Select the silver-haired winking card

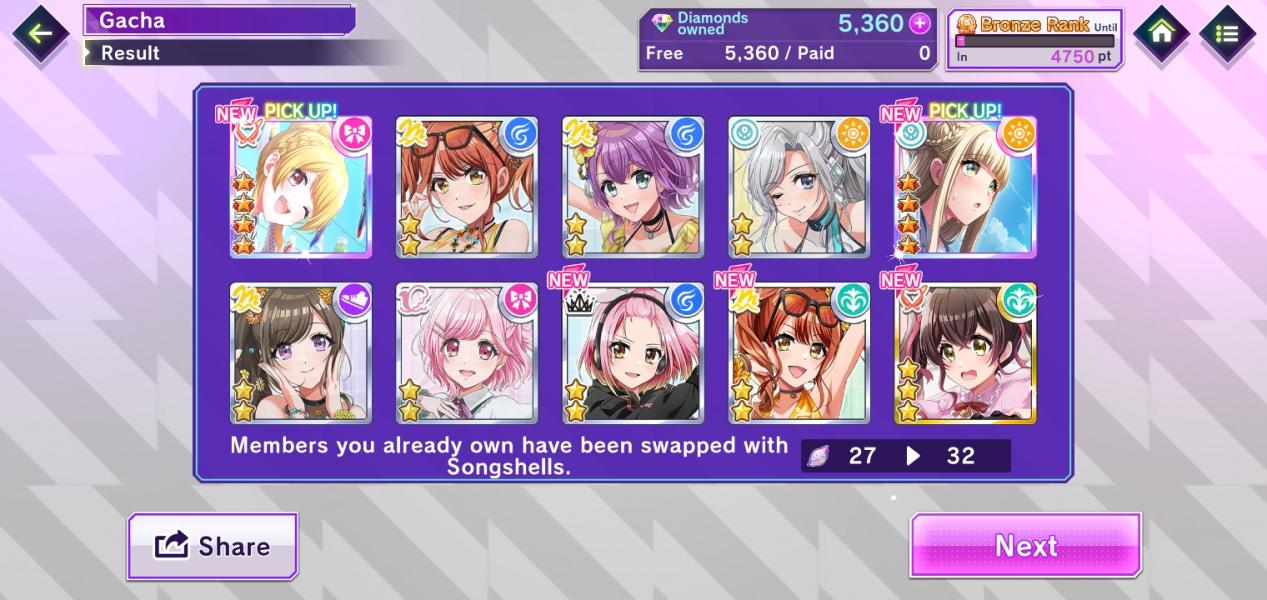[799, 187]
